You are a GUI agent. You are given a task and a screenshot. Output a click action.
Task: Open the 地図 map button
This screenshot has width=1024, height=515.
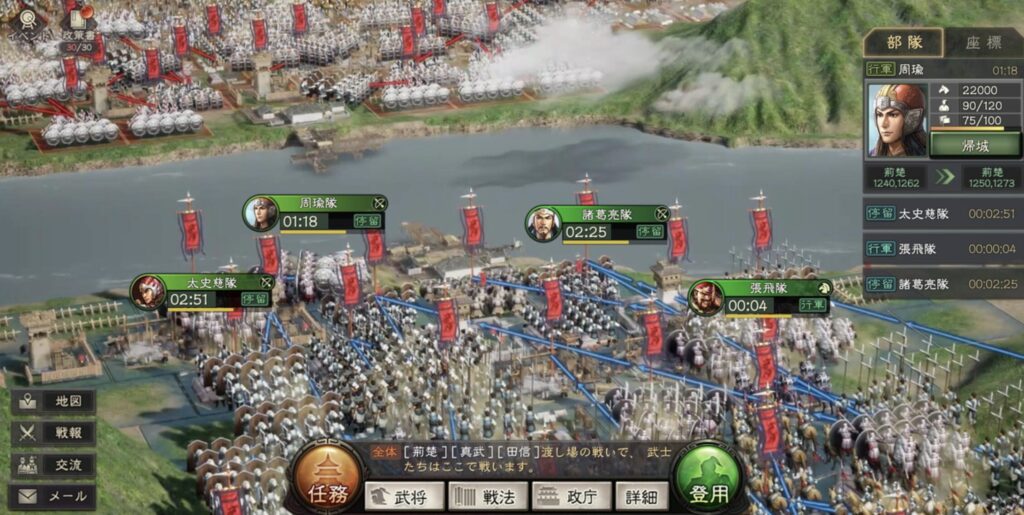(x=55, y=402)
